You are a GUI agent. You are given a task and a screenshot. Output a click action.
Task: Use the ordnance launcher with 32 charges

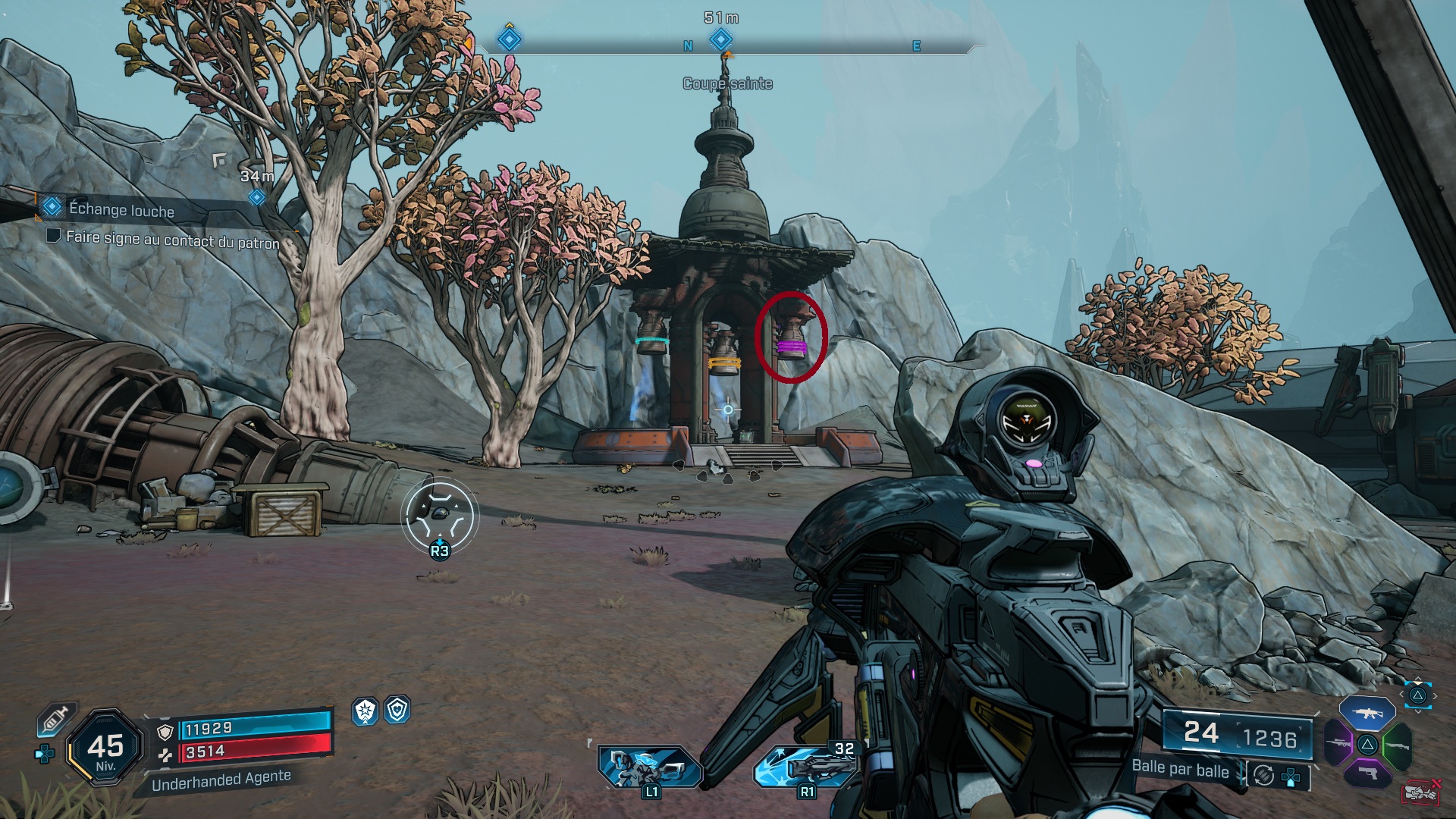805,764
